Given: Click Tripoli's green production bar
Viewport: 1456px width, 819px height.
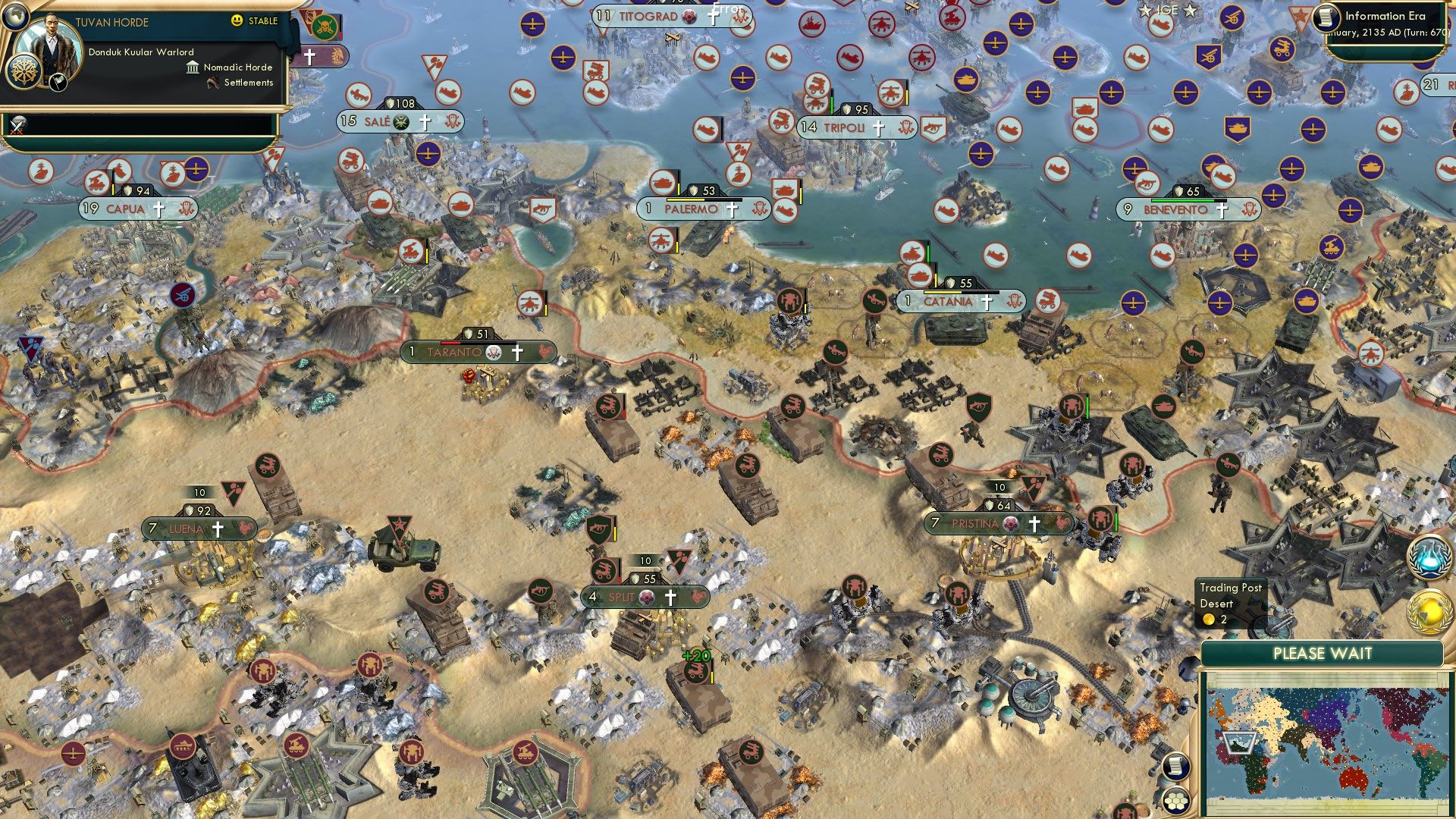Looking at the screenshot, I should [x=832, y=102].
